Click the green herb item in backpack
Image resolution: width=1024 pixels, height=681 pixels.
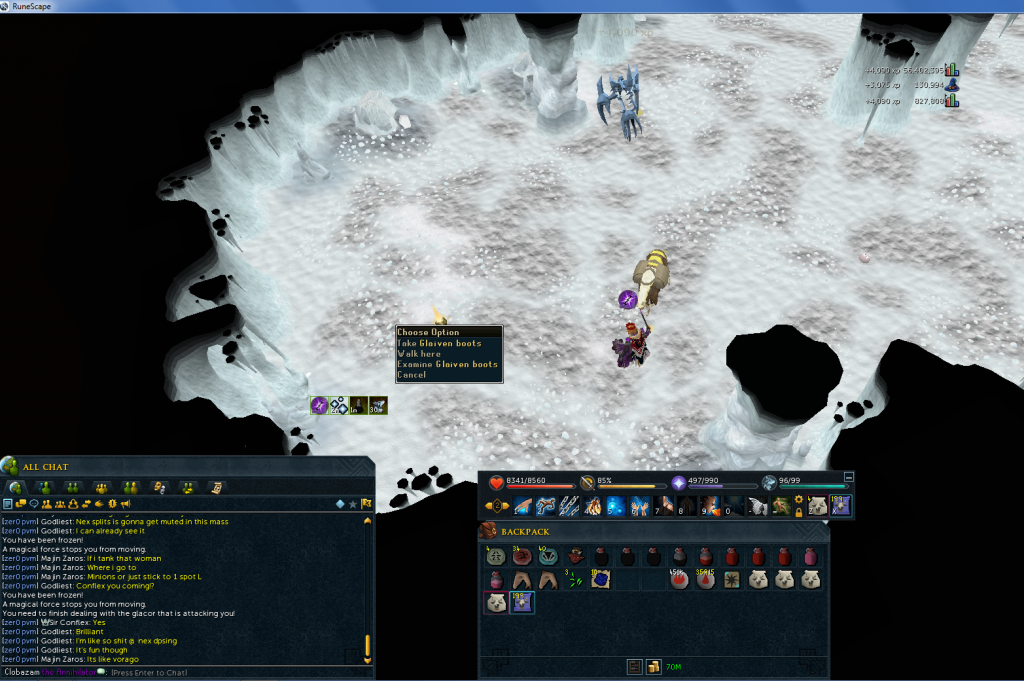pos(571,579)
